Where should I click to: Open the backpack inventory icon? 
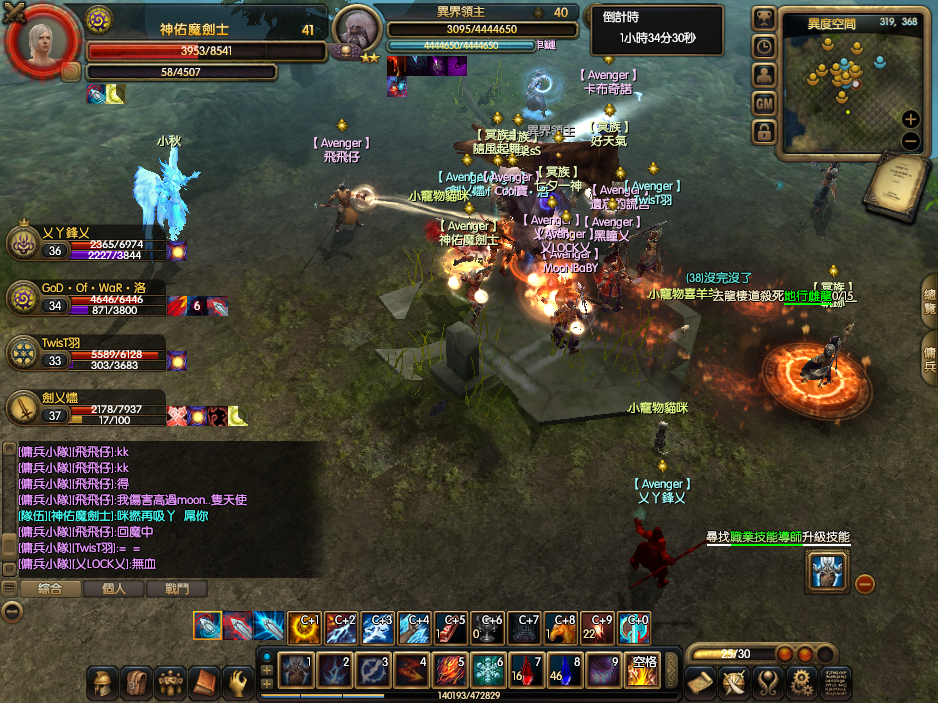[137, 683]
